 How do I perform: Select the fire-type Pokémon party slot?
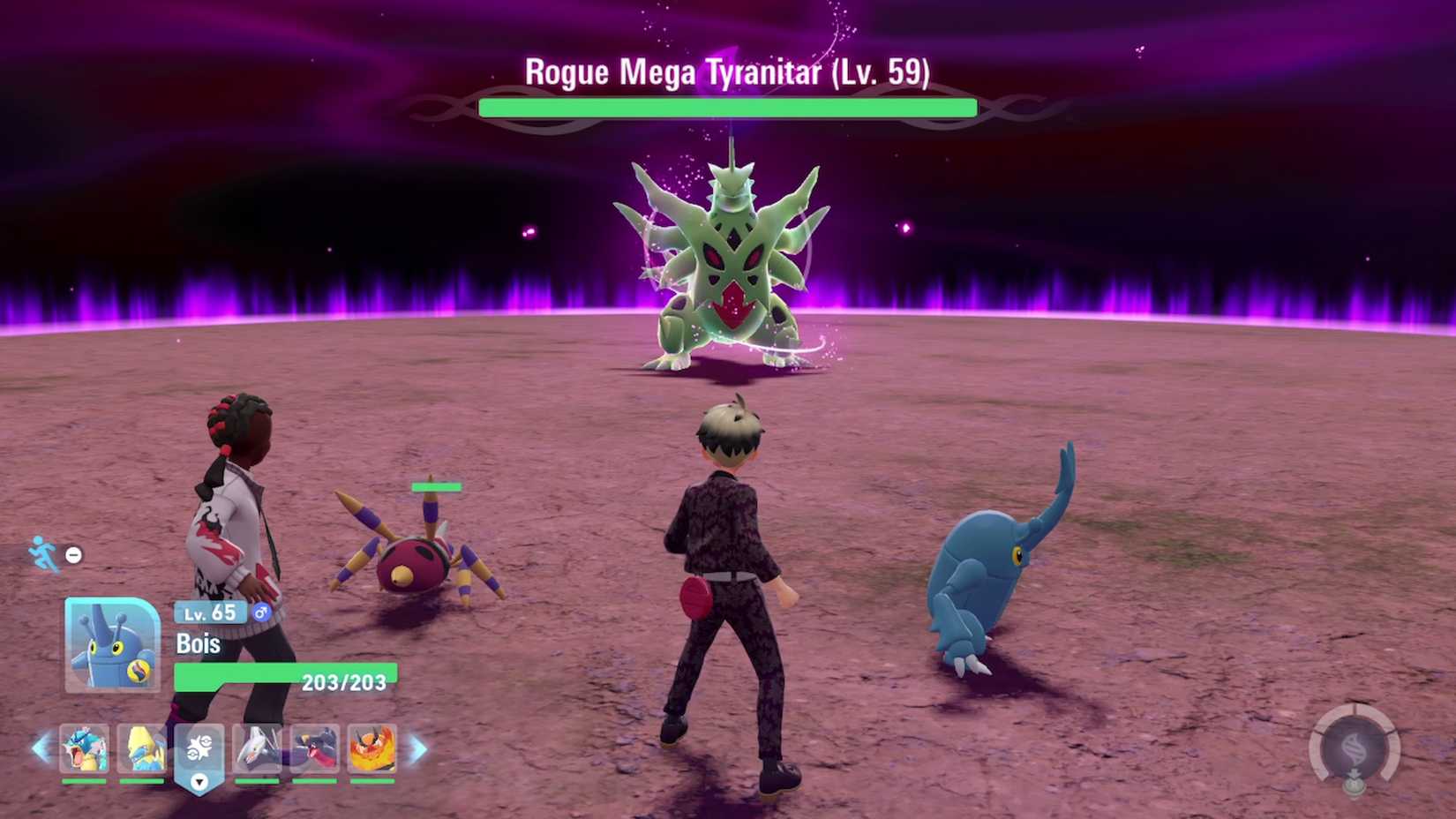click(372, 750)
